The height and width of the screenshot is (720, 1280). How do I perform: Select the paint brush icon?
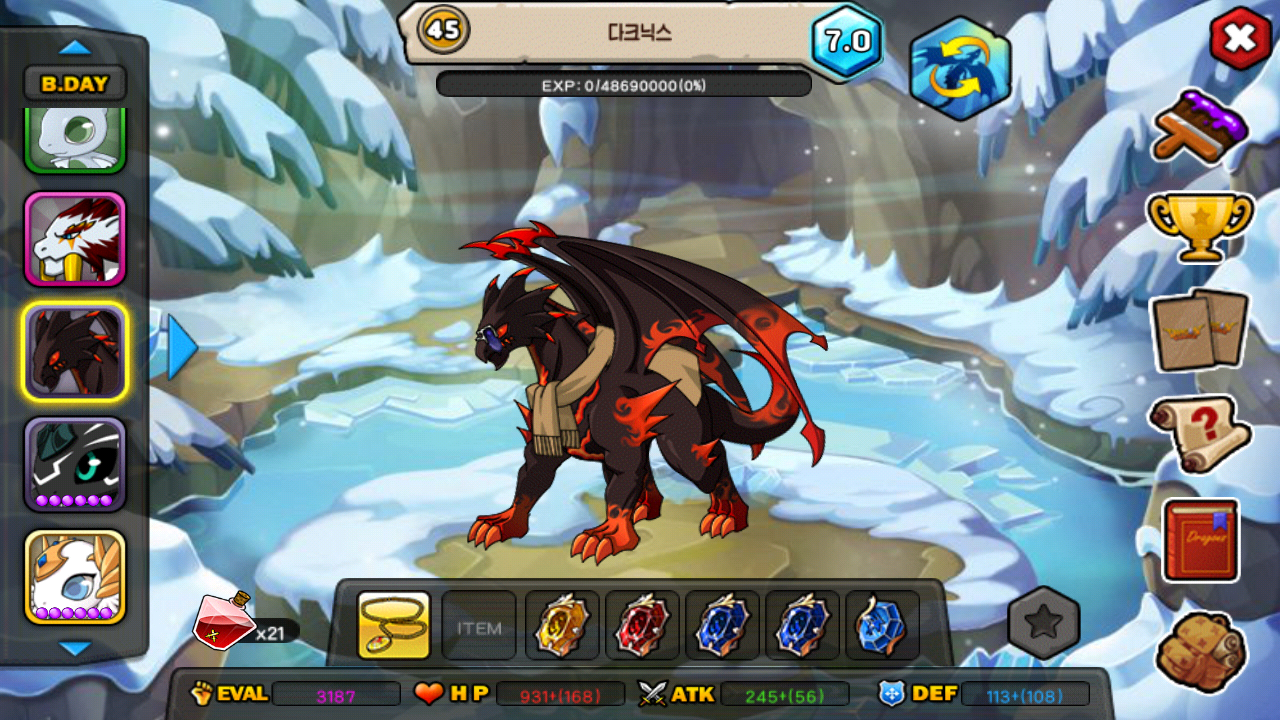click(1201, 126)
